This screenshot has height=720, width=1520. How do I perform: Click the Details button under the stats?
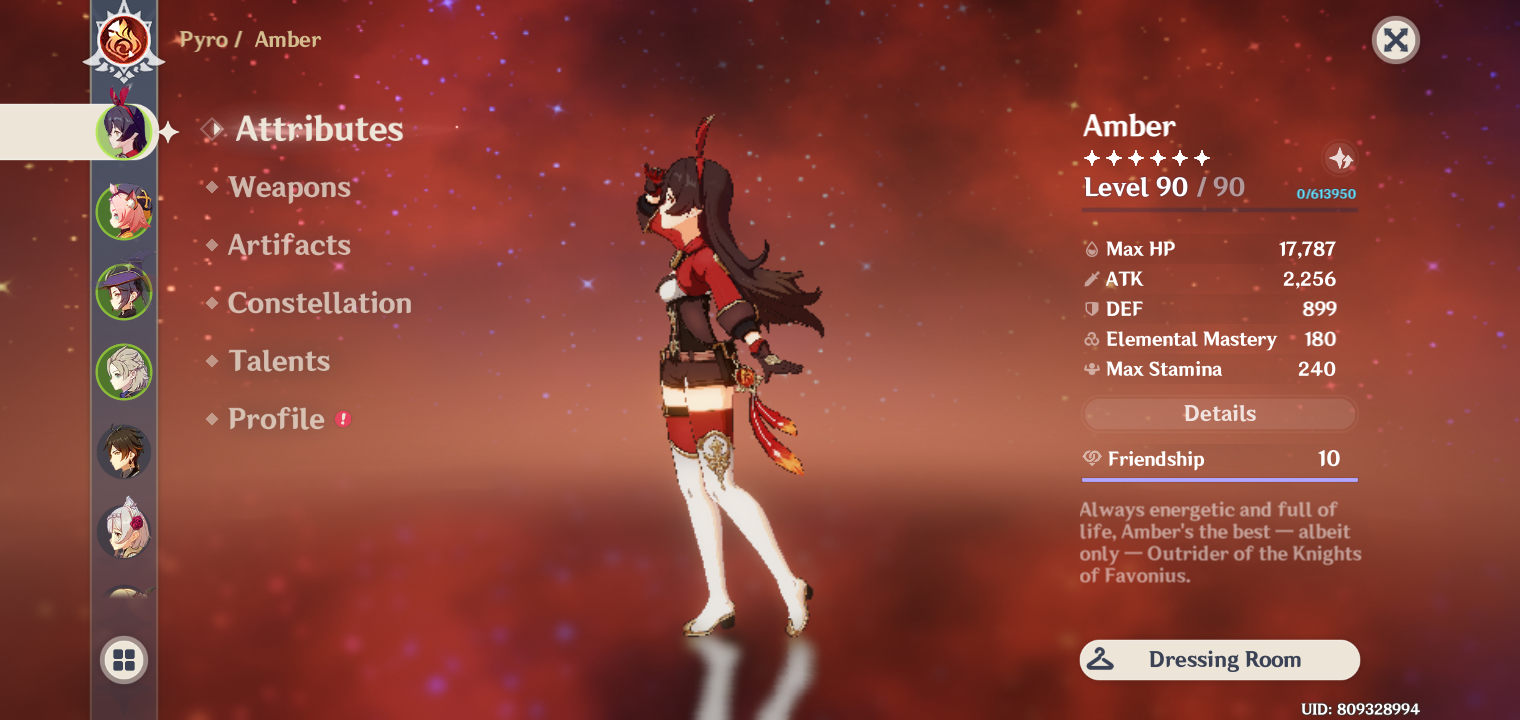point(1219,413)
